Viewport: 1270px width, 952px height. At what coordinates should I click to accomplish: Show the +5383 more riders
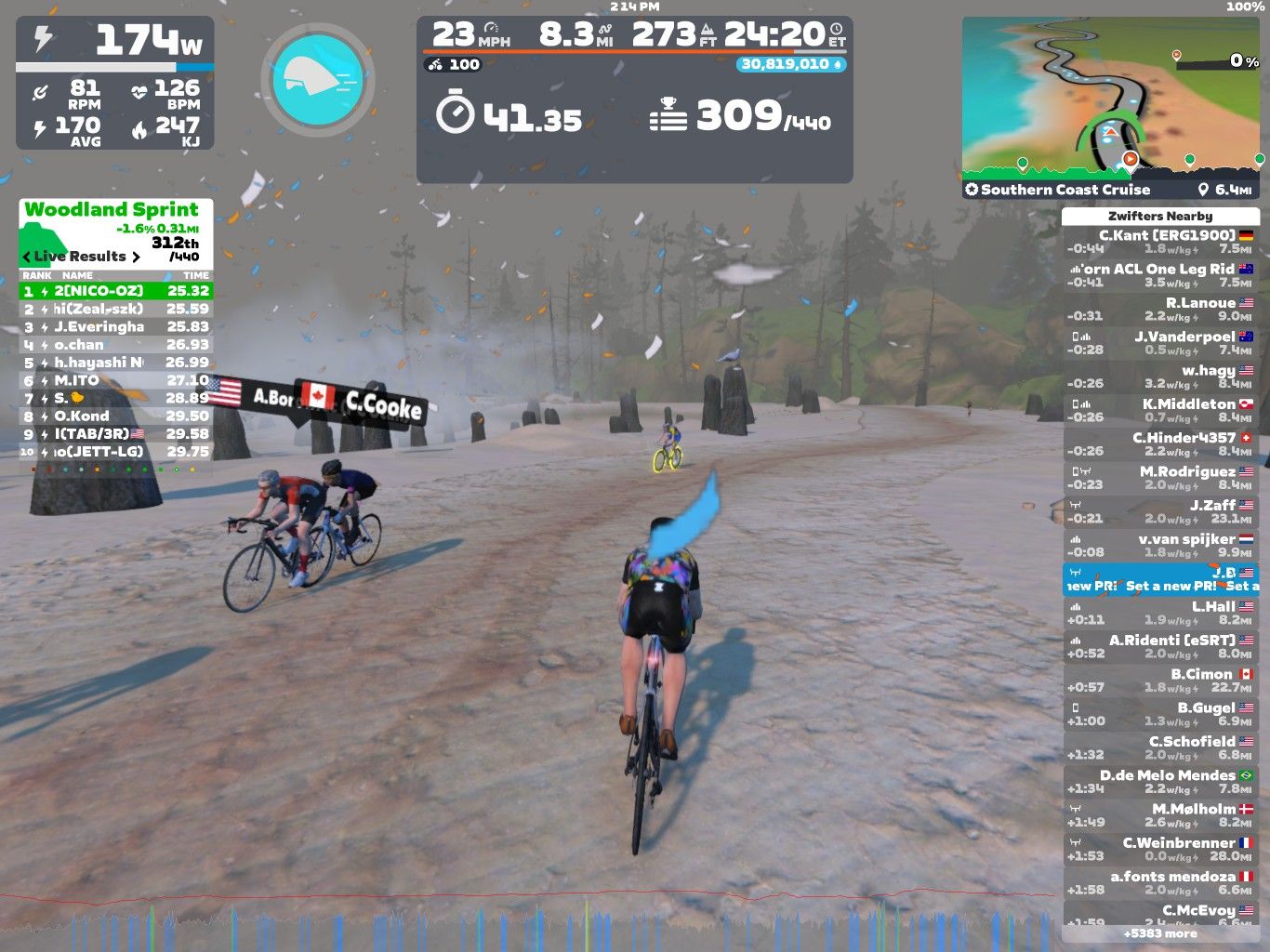click(1159, 933)
